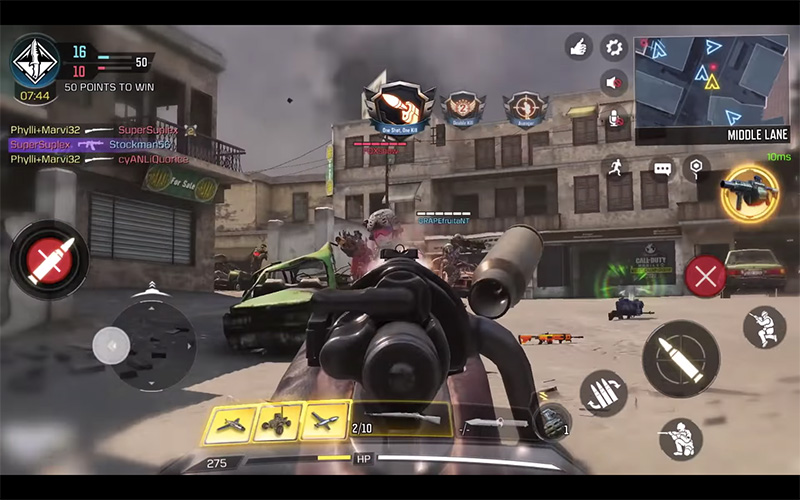800x500 pixels.
Task: Switch to the knife weapon slot
Action: click(496, 421)
